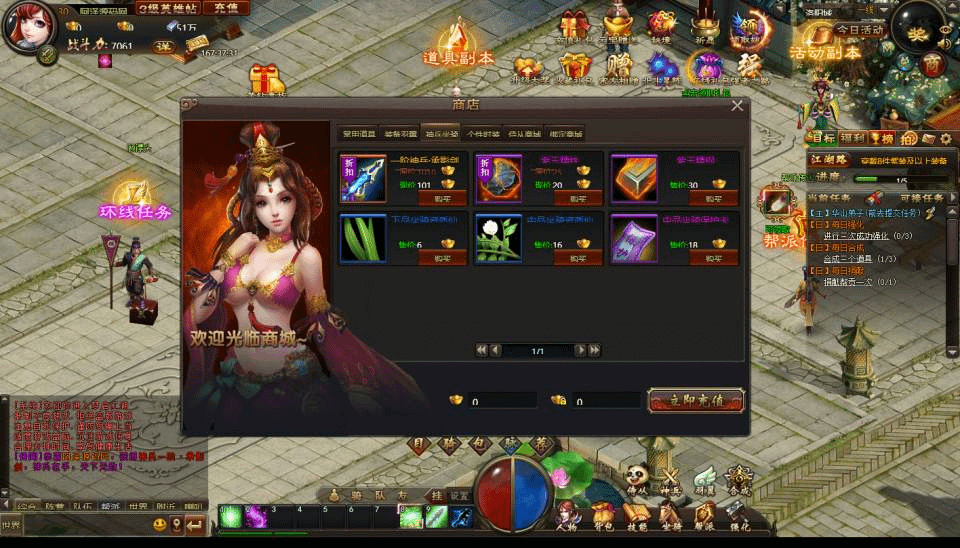Close the shop window with the X

tap(737, 105)
